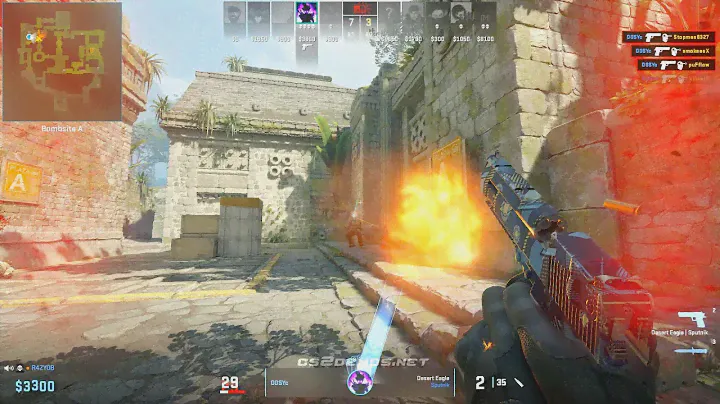The image size is (720, 404).
Task: Click the kill feed entry for puffiew
Action: [667, 65]
